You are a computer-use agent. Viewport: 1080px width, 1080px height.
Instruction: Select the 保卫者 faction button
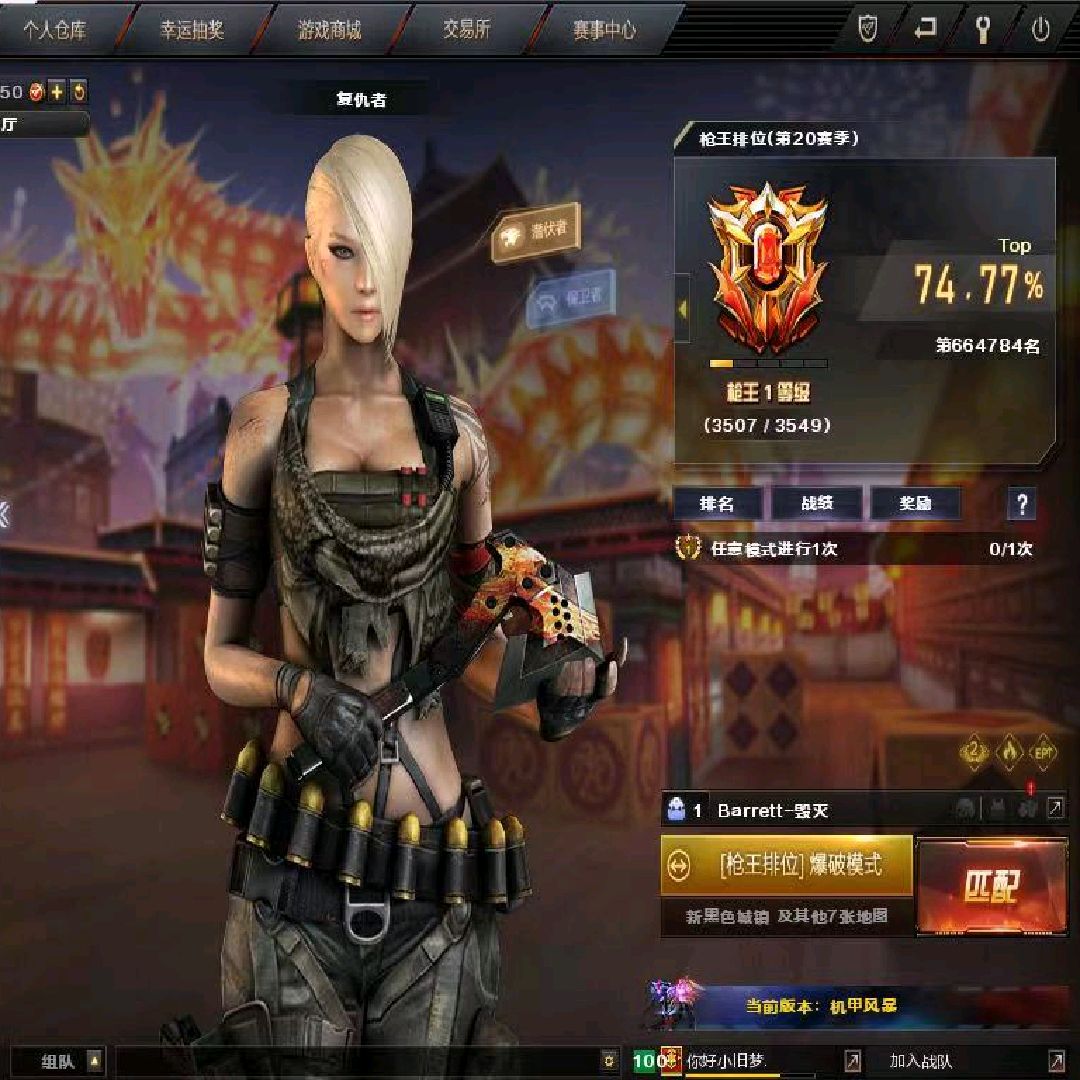point(570,297)
